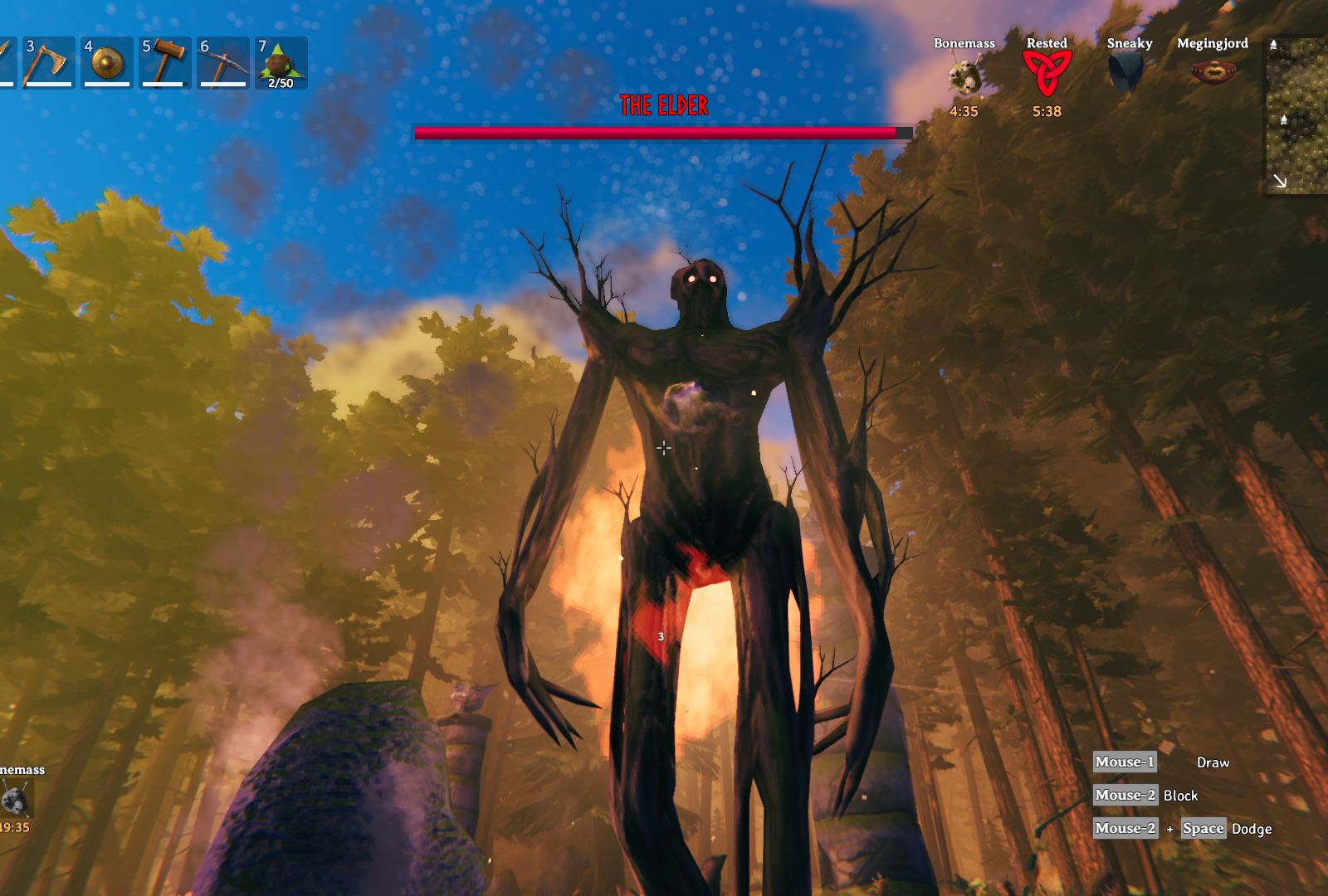The height and width of the screenshot is (896, 1328).
Task: Click the Sneaky label above the hood icon
Action: point(1129,42)
